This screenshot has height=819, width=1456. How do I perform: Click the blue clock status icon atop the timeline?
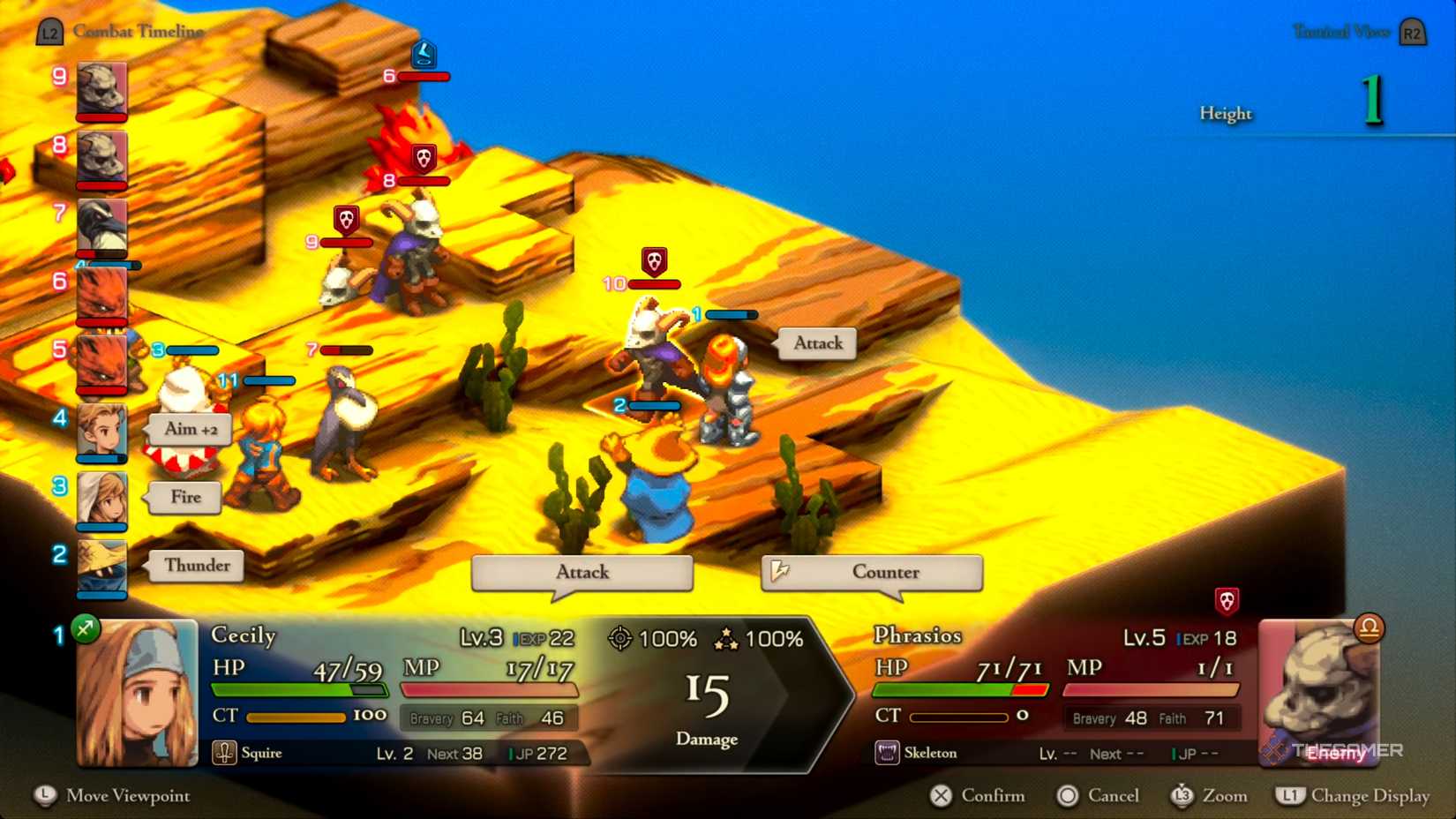424,55
